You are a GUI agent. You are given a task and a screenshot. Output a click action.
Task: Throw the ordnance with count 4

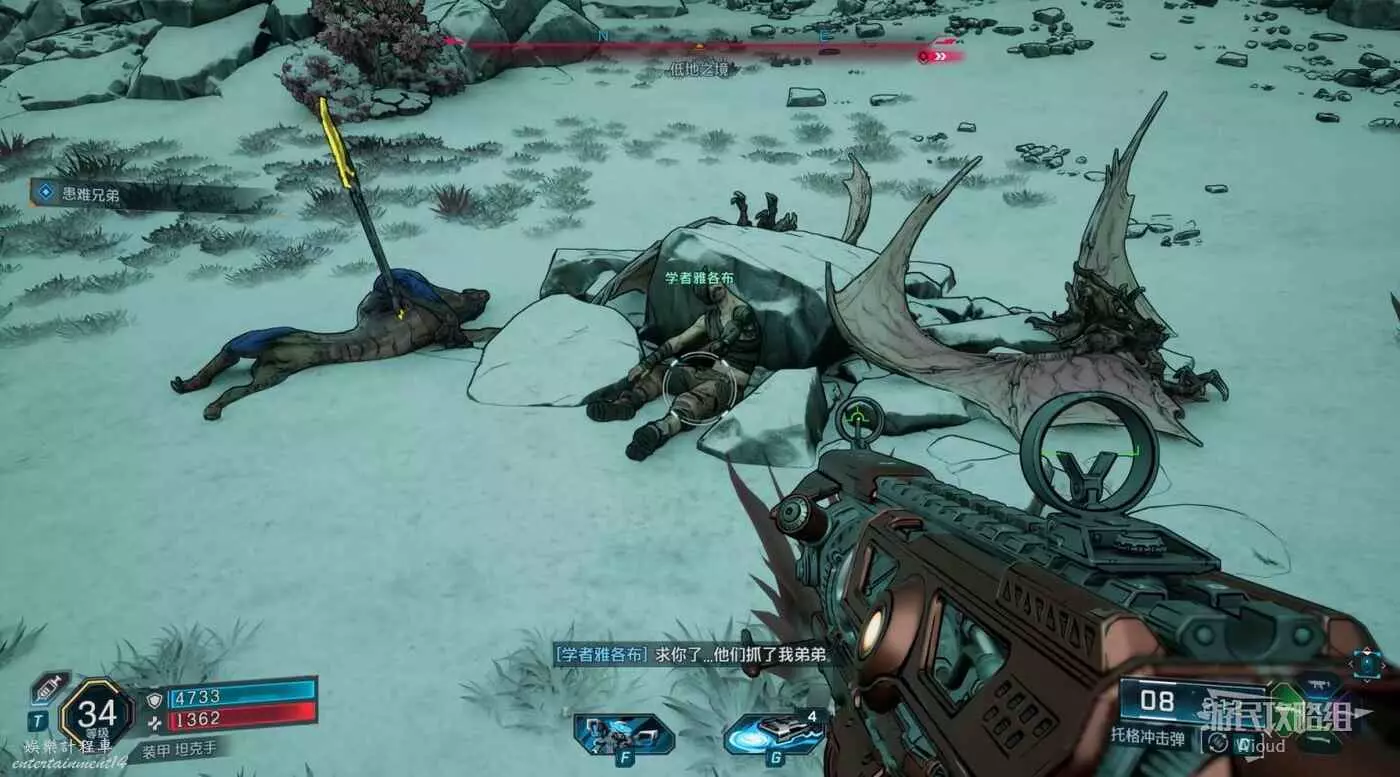pyautogui.click(x=773, y=733)
